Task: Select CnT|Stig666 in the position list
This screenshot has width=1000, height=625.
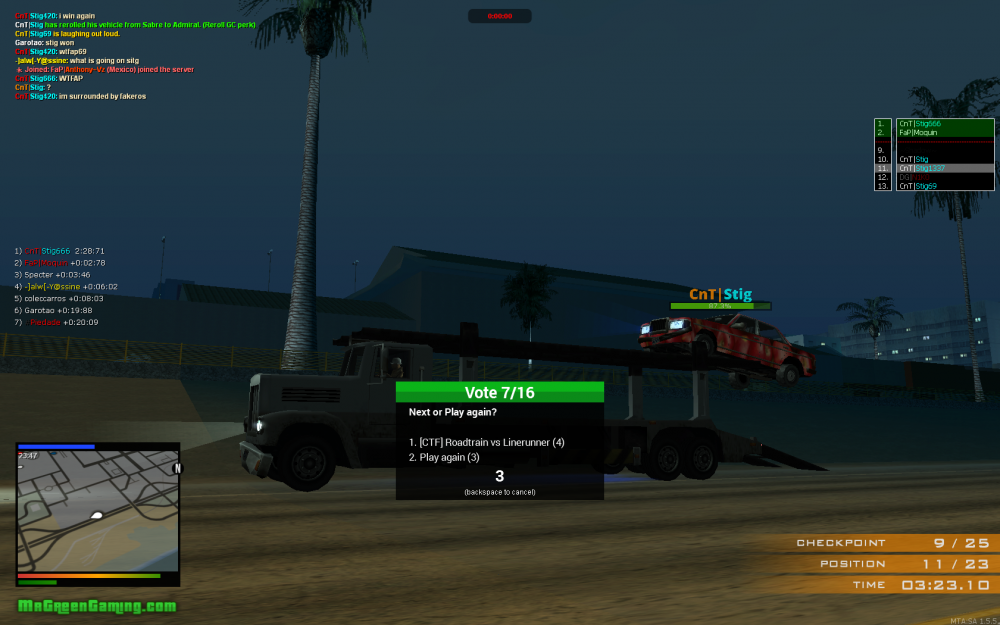Action: pos(933,123)
